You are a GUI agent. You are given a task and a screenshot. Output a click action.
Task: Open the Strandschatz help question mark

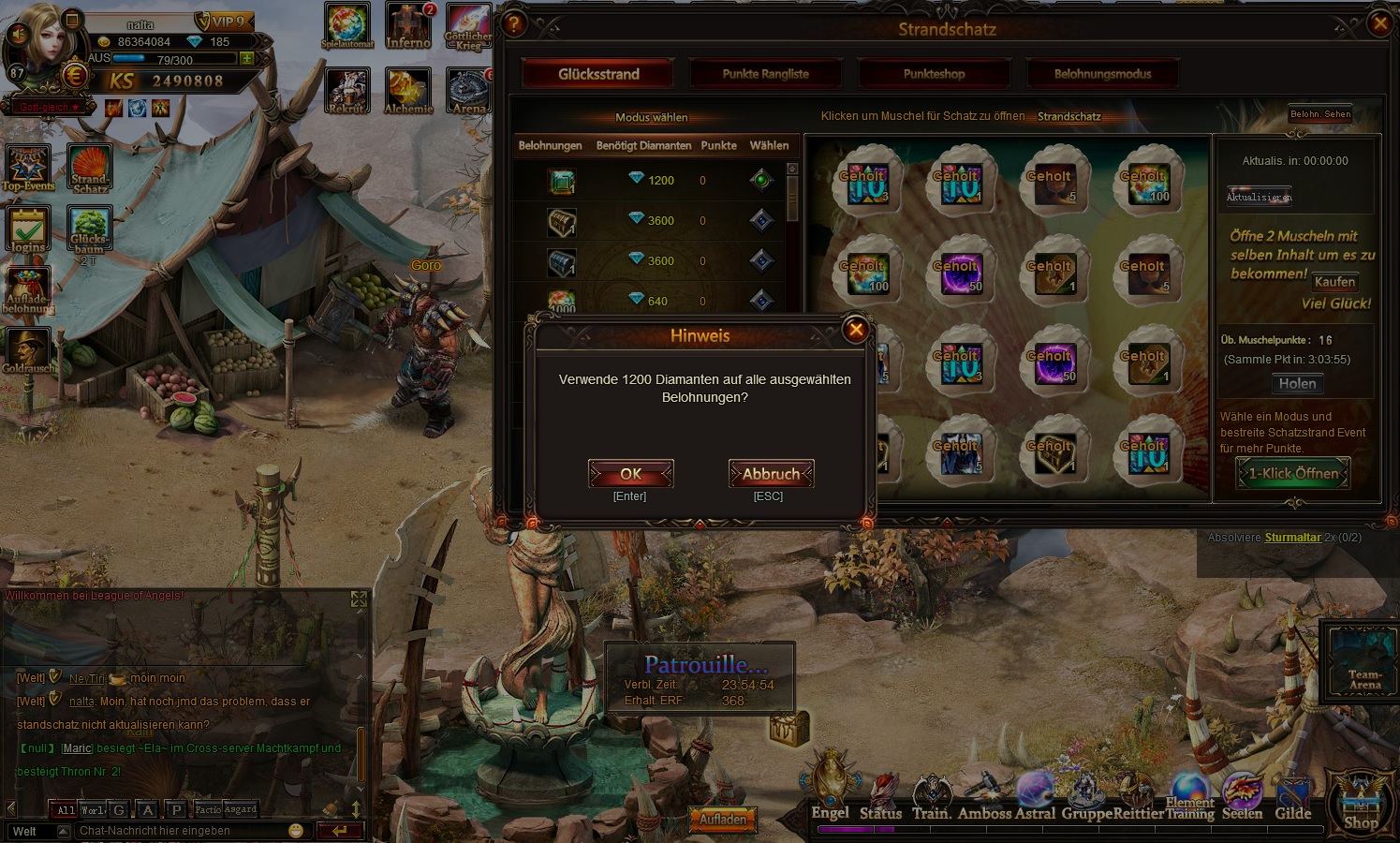513,24
